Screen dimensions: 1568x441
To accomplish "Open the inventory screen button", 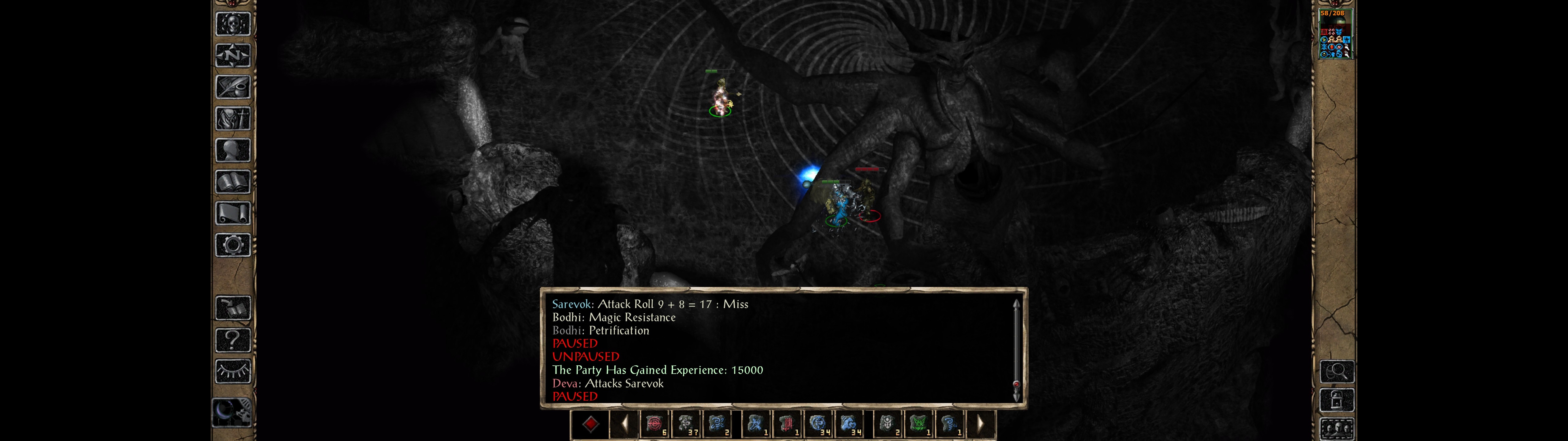I will (233, 118).
